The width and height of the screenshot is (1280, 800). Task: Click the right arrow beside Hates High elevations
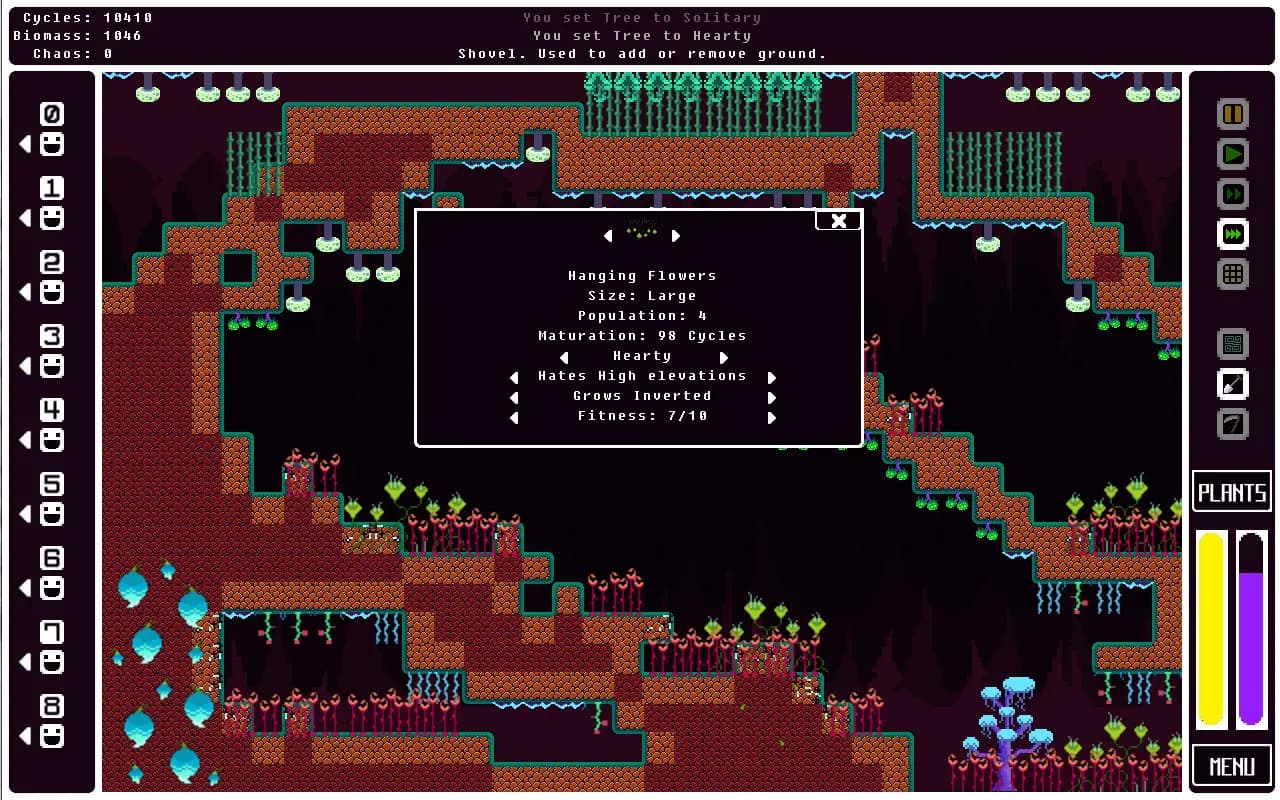(771, 377)
